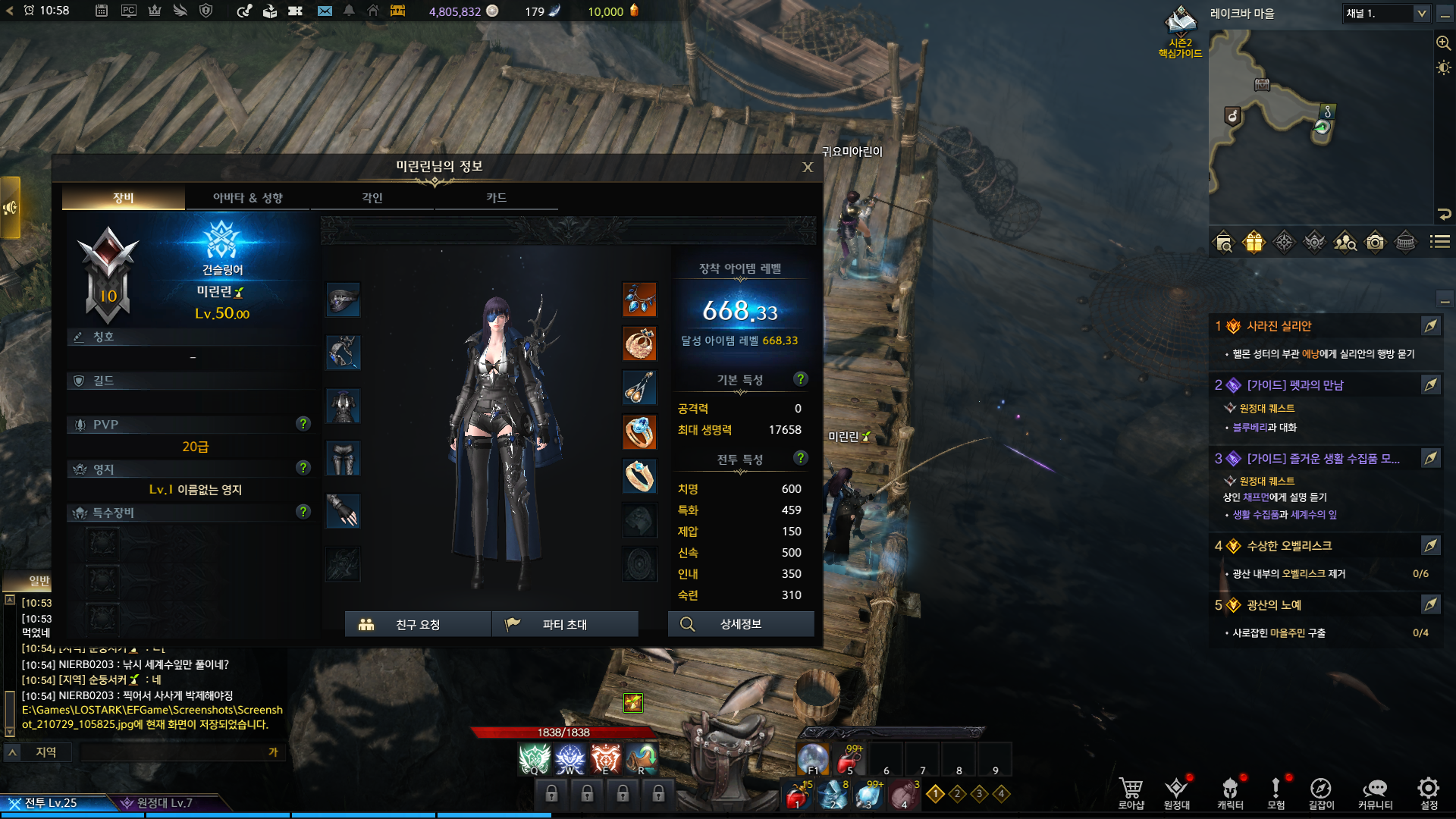
Task: Send a friend request with 친구 요청
Action: point(418,624)
